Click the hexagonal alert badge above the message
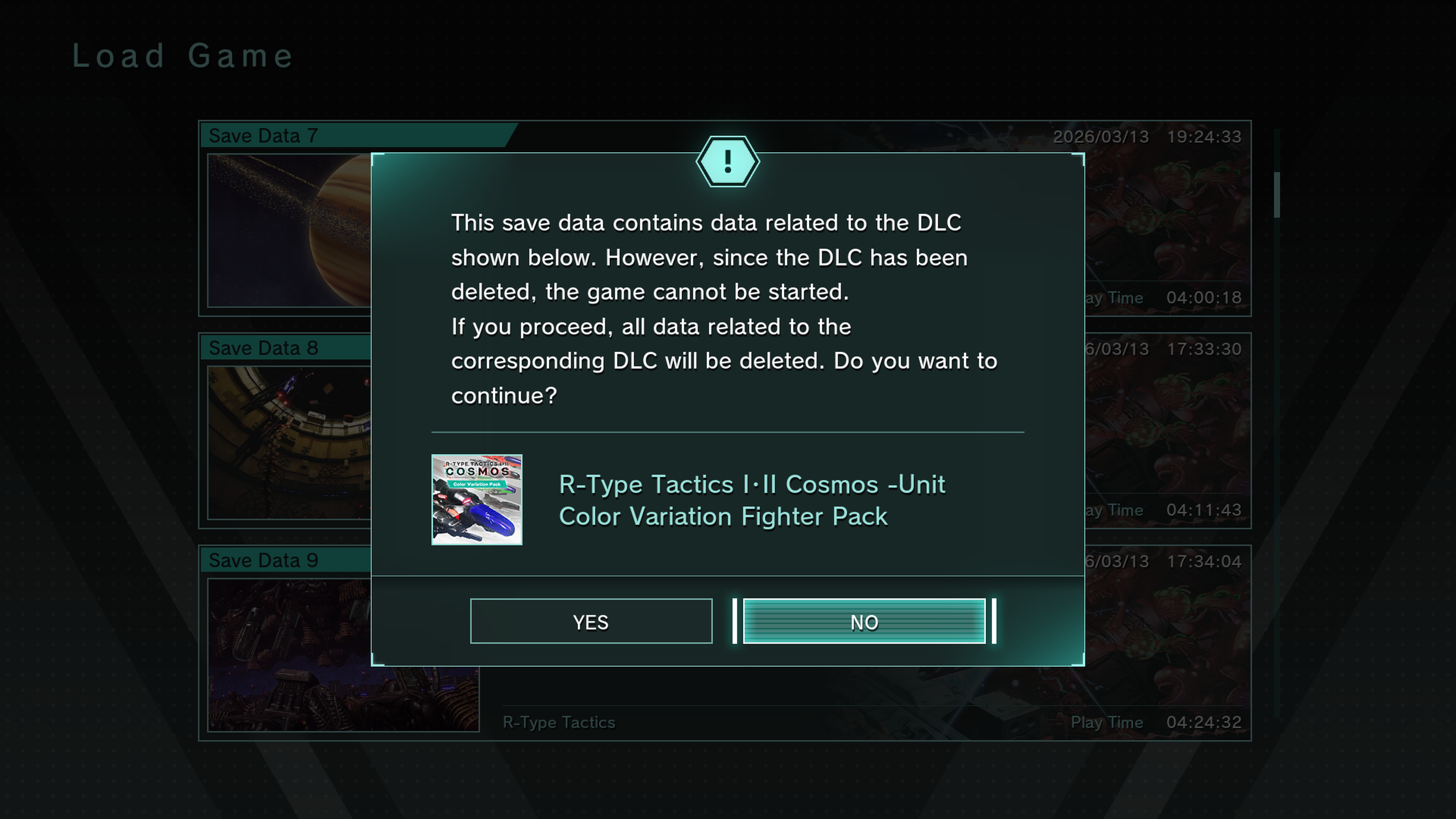The height and width of the screenshot is (819, 1456). (x=728, y=162)
